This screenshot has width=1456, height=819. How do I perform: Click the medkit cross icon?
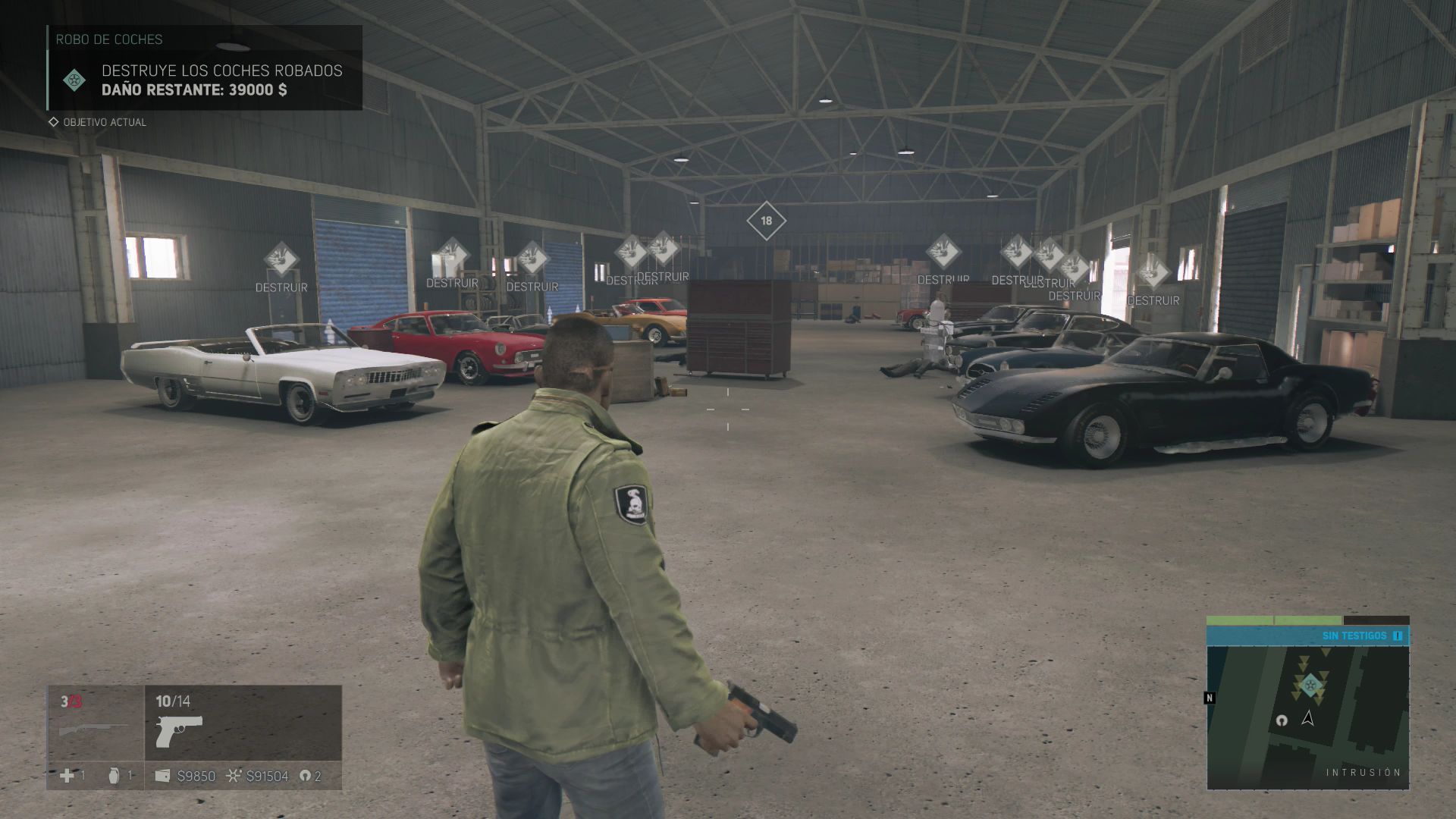(x=67, y=776)
